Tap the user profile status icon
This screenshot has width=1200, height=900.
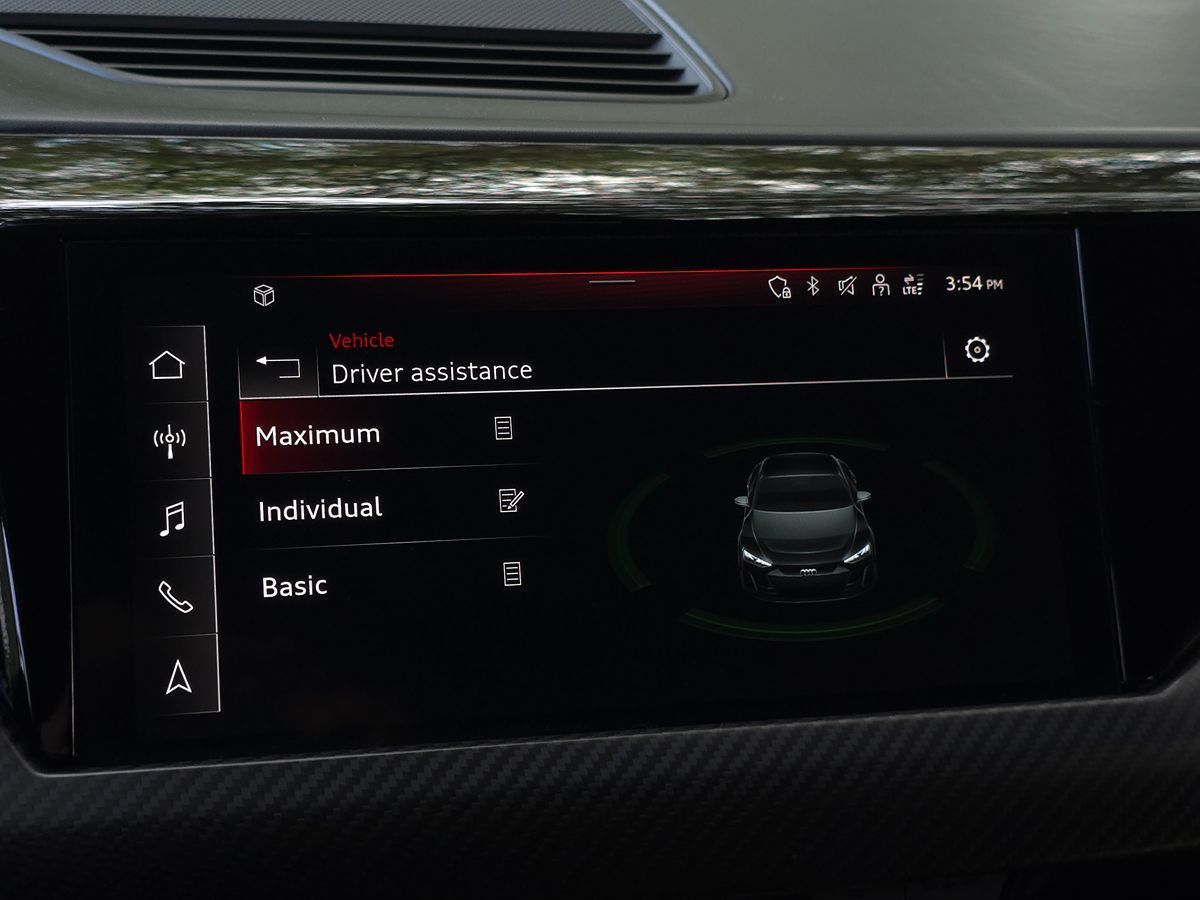pyautogui.click(x=880, y=286)
